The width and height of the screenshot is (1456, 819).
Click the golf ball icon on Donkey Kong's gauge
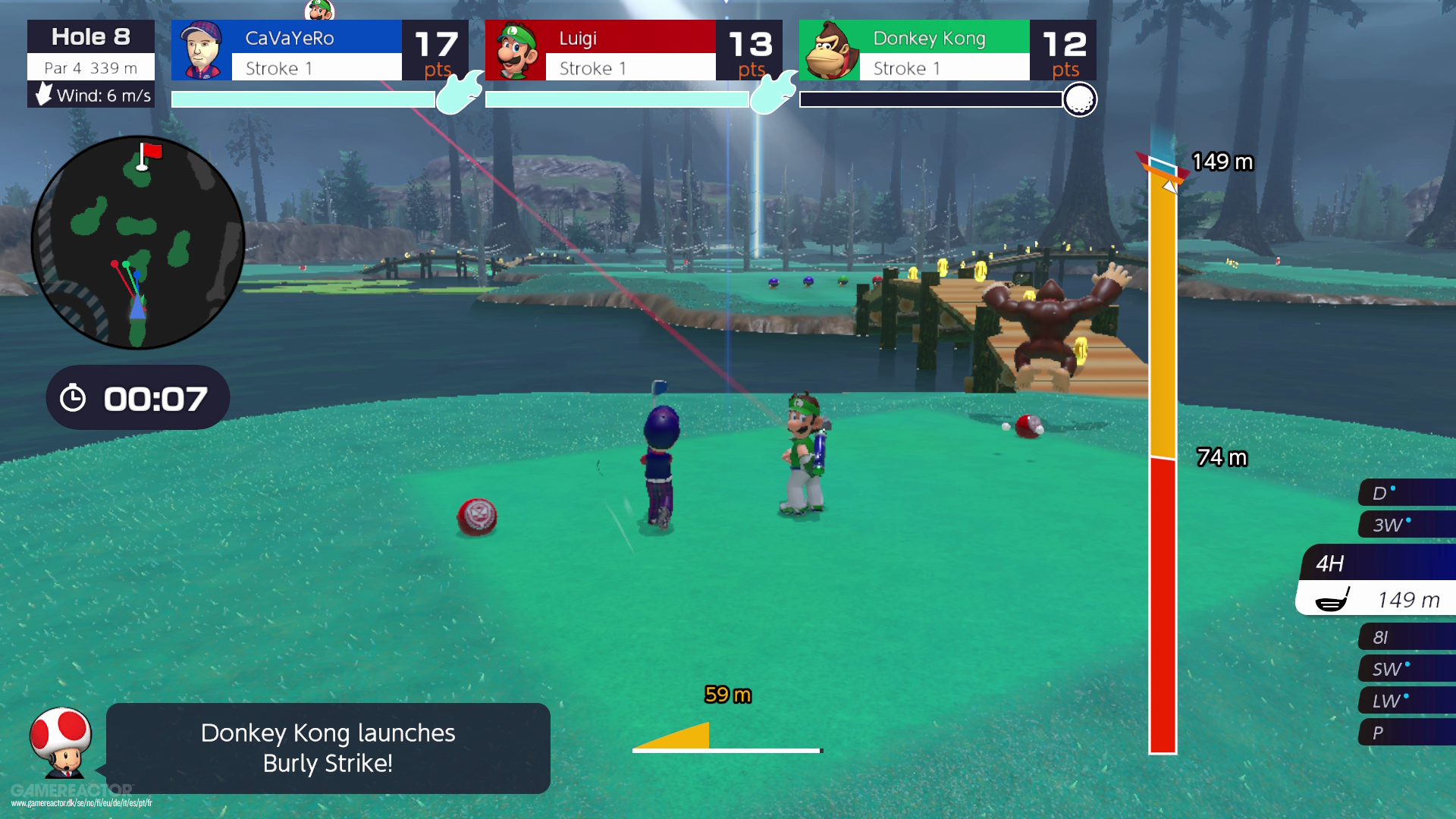[1080, 99]
